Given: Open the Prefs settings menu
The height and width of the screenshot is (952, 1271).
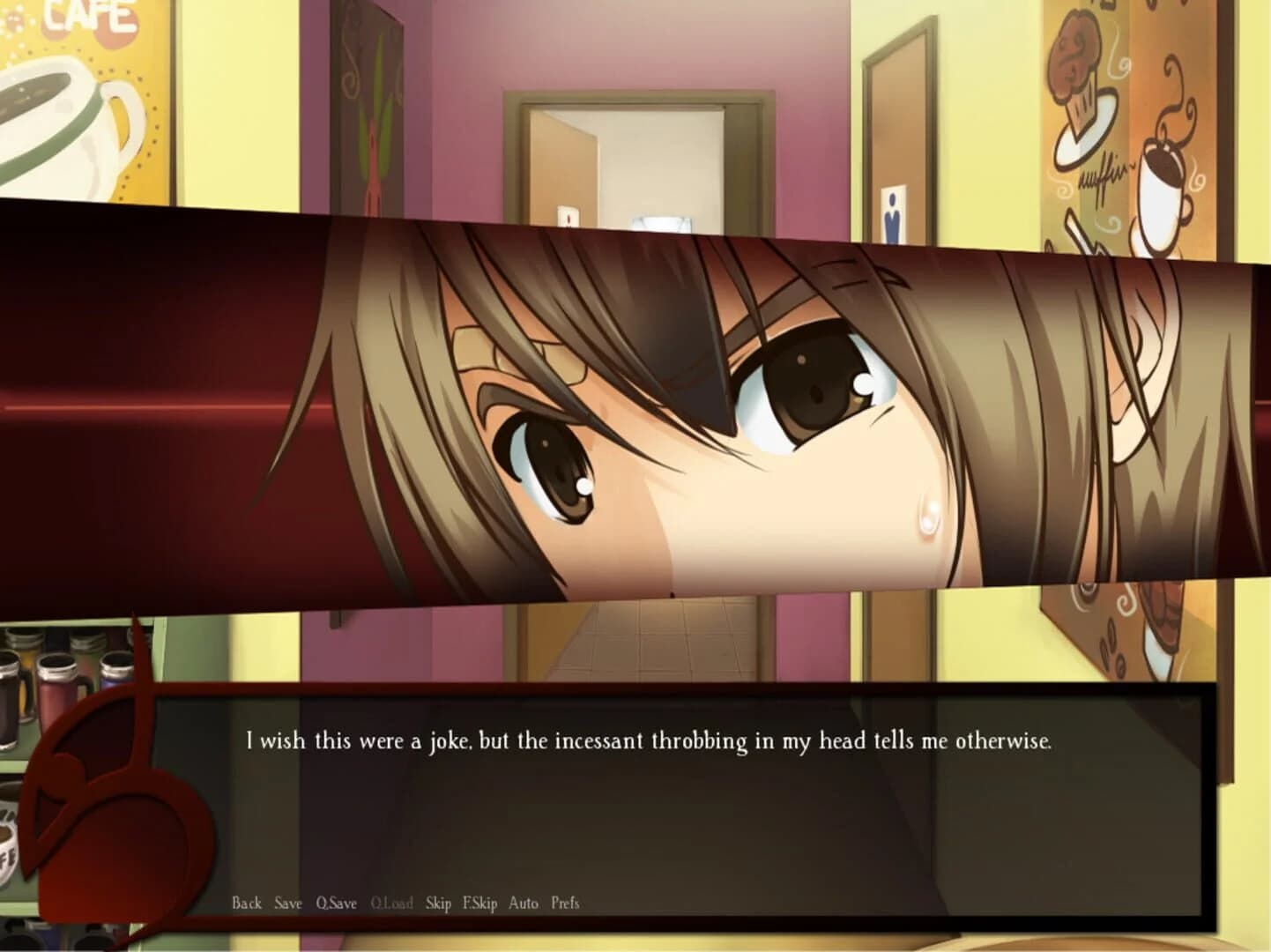Looking at the screenshot, I should coord(565,903).
